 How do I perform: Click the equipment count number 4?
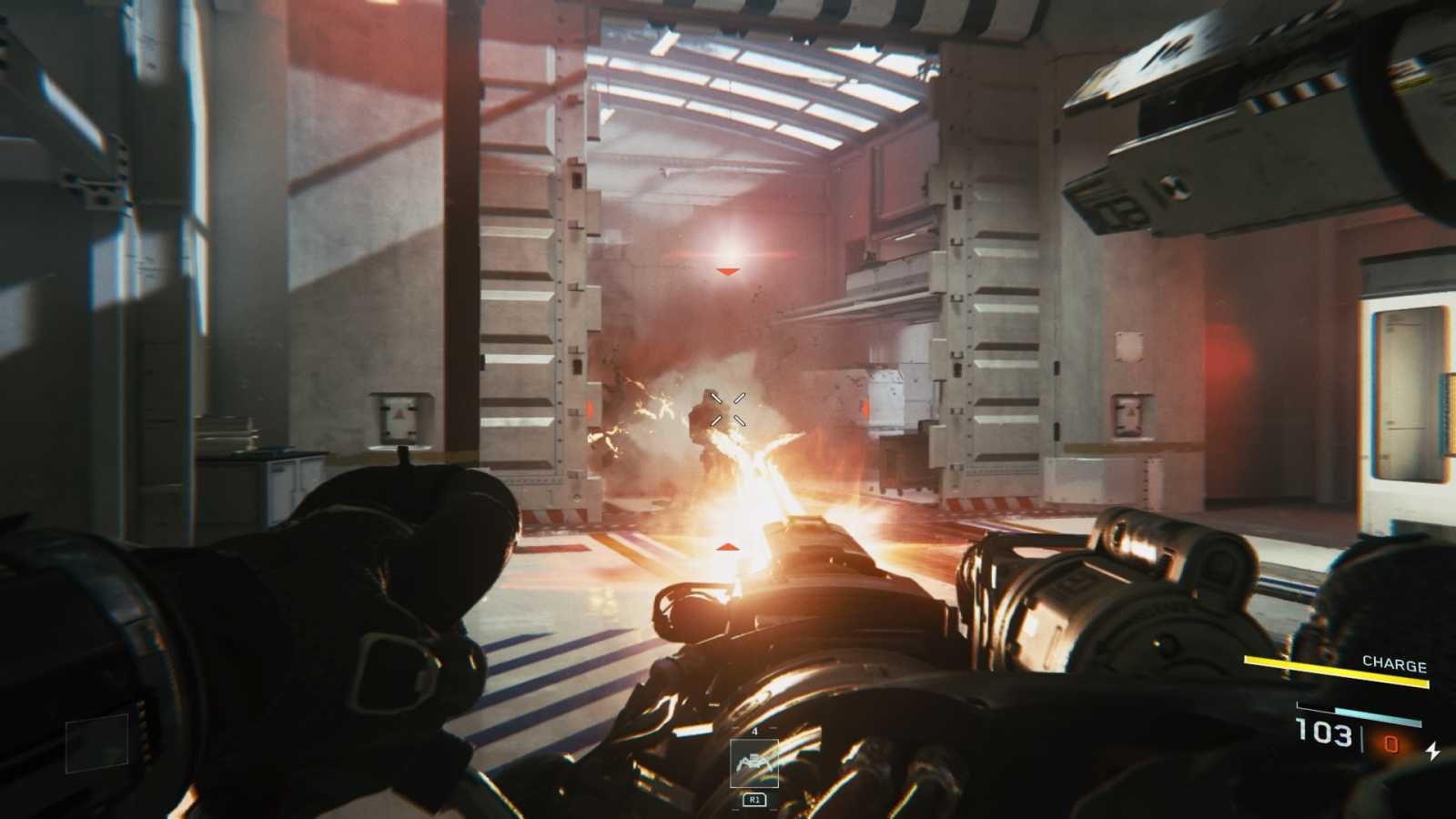[x=754, y=731]
